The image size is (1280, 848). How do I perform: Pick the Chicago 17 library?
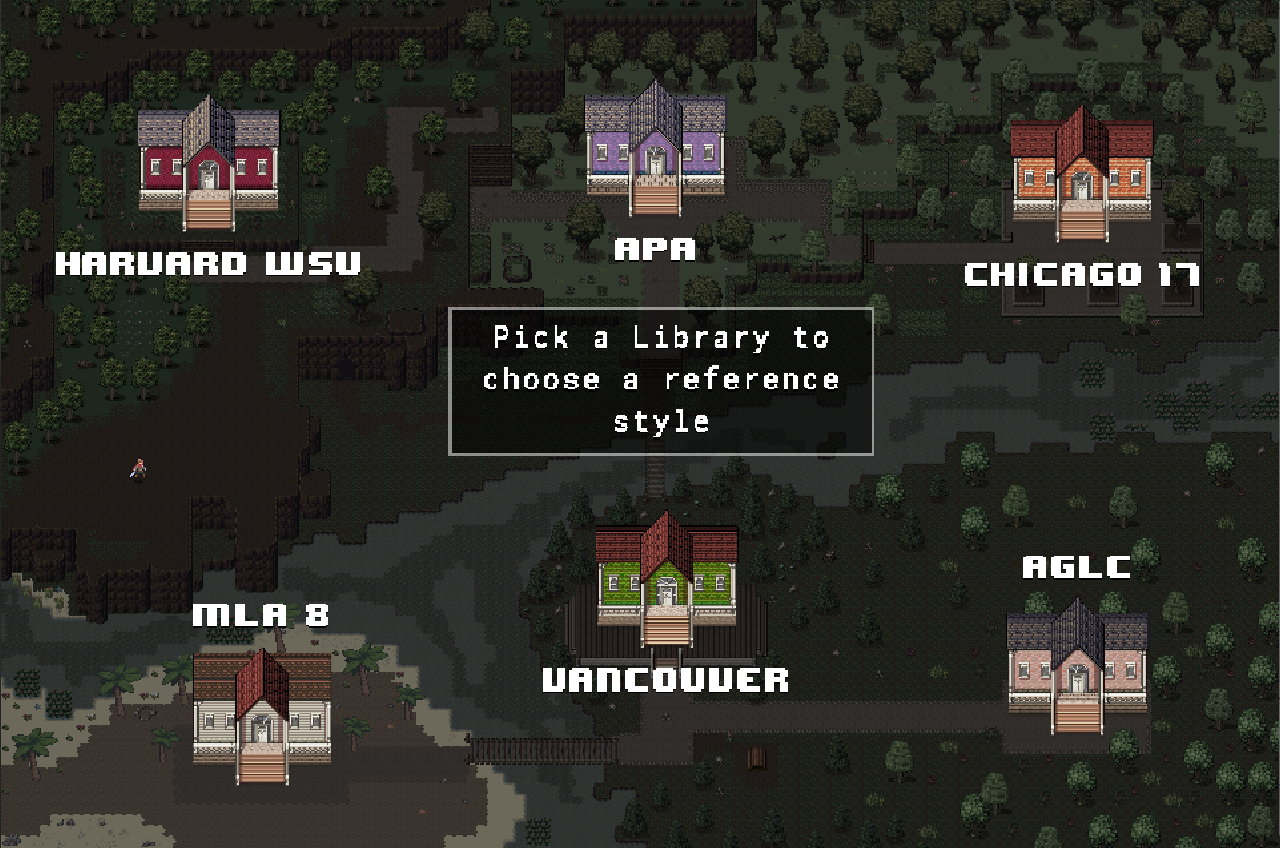point(1081,171)
